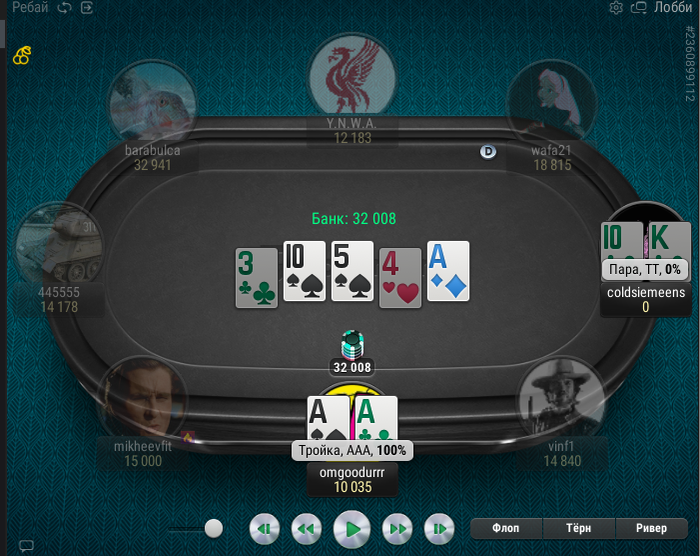The width and height of the screenshot is (700, 556).
Task: Click the exit arrow icon beside Ребай
Action: (x=87, y=8)
